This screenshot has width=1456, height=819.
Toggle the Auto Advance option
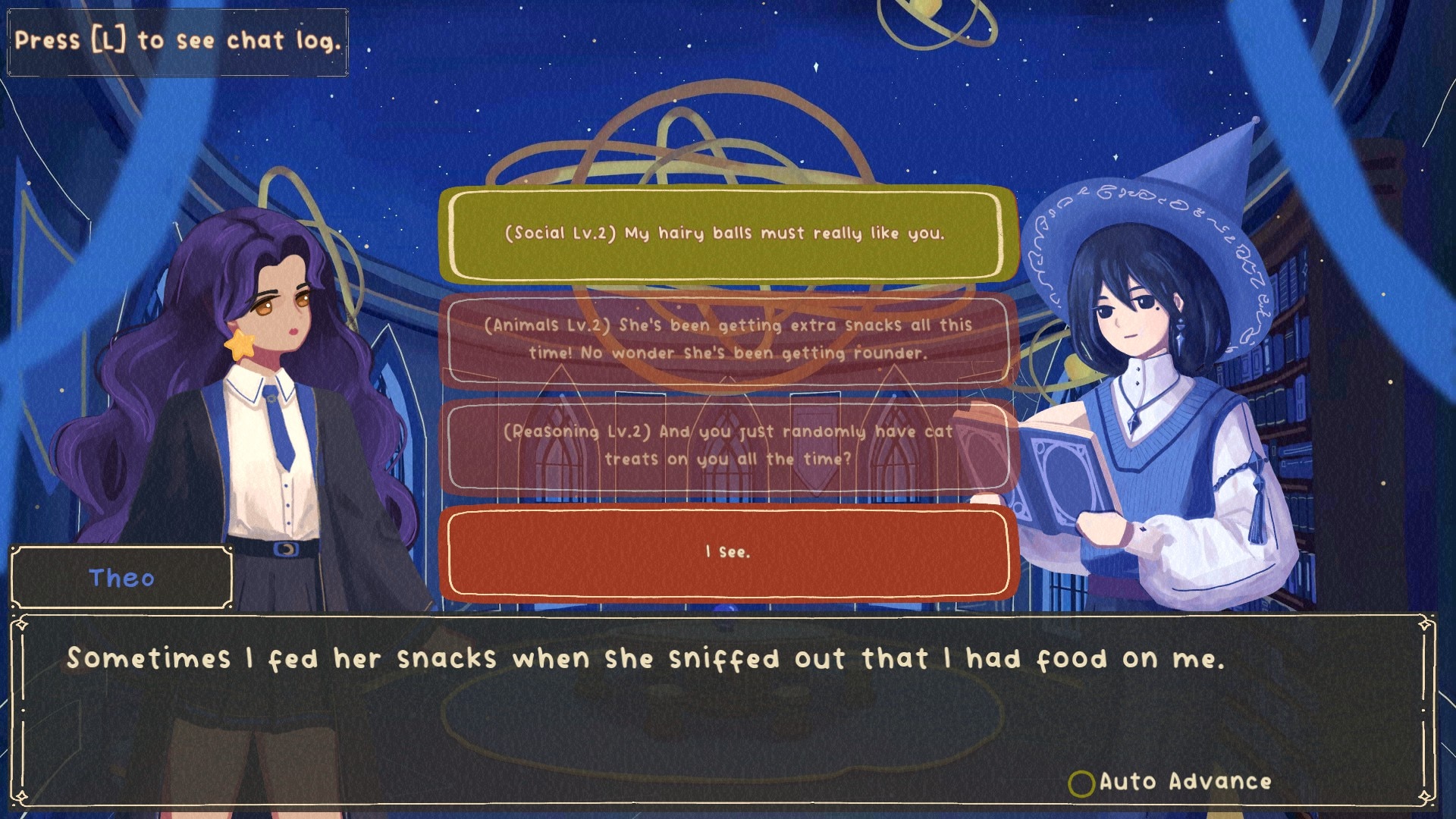pyautogui.click(x=1081, y=783)
